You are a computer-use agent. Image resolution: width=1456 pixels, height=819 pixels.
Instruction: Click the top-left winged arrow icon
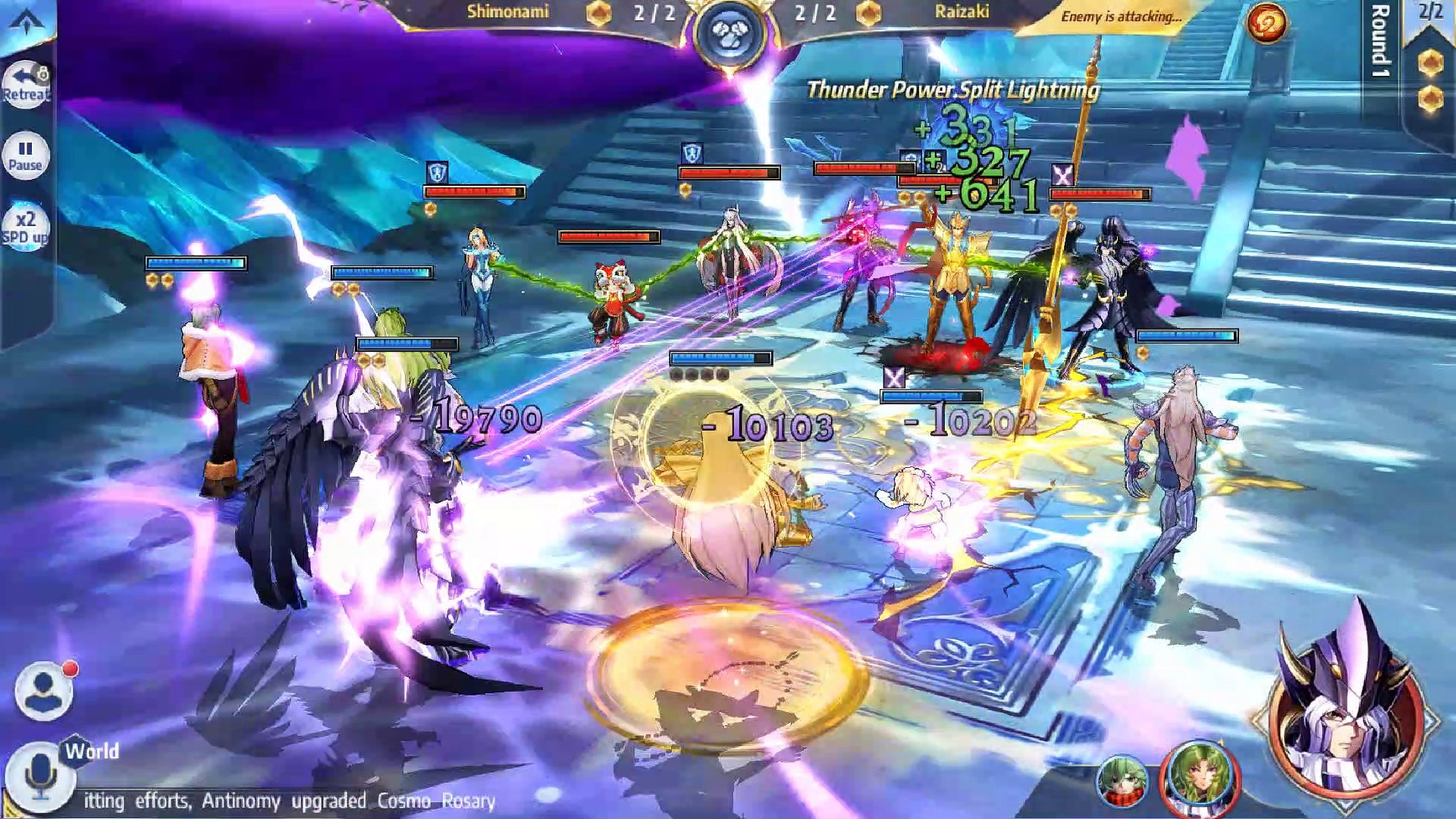27,21
